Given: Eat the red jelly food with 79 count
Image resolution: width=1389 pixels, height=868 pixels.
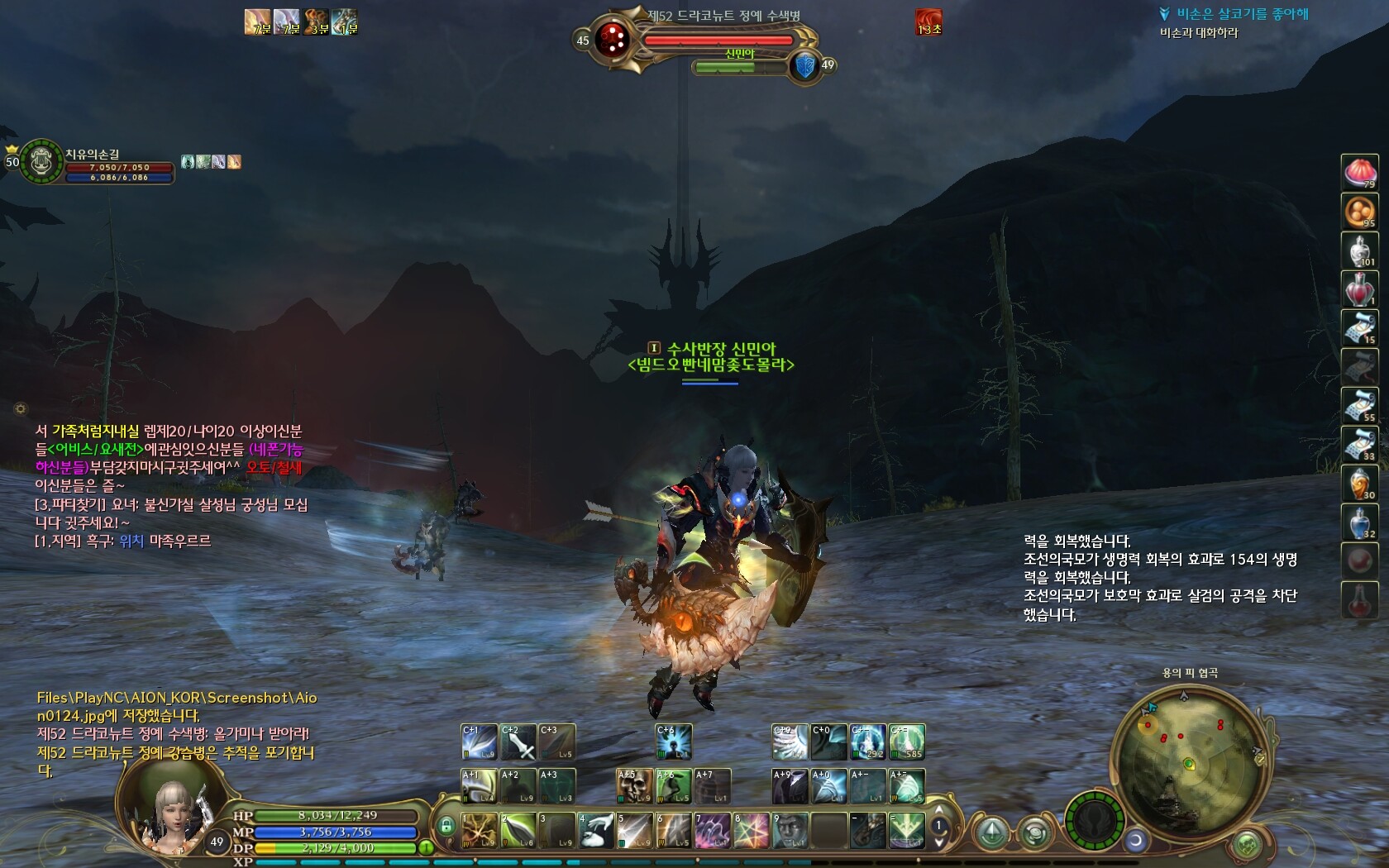Looking at the screenshot, I should [x=1360, y=172].
